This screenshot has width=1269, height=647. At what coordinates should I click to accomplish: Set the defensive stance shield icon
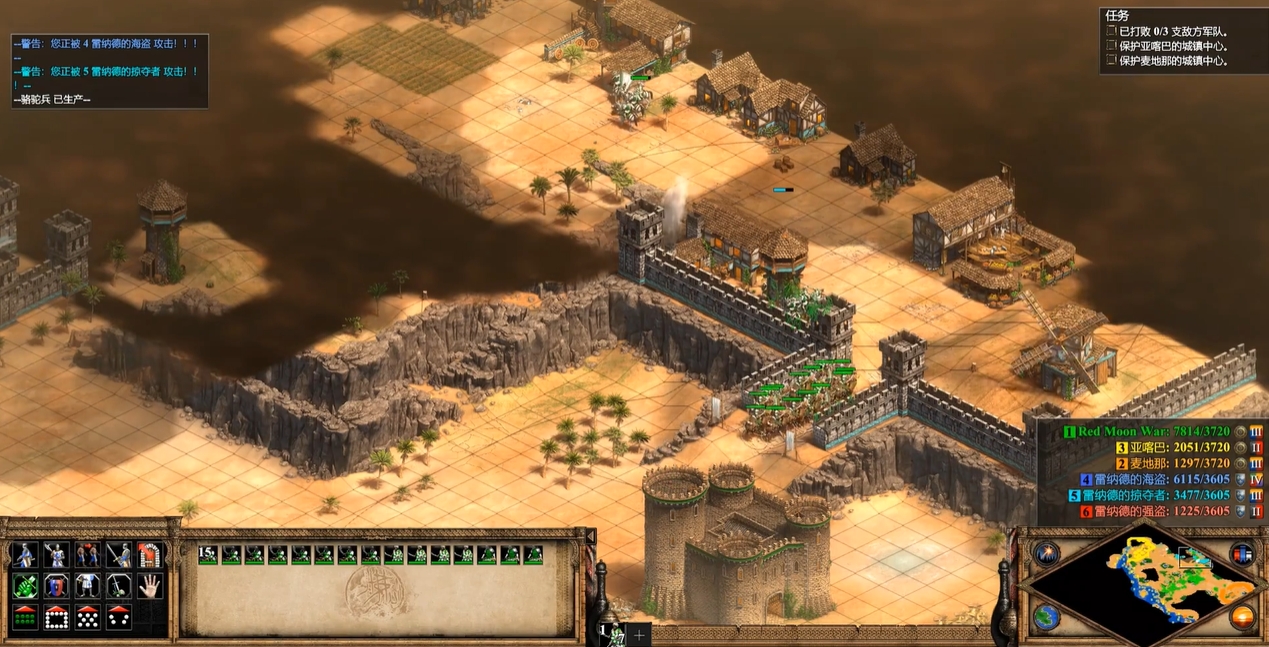tap(56, 587)
